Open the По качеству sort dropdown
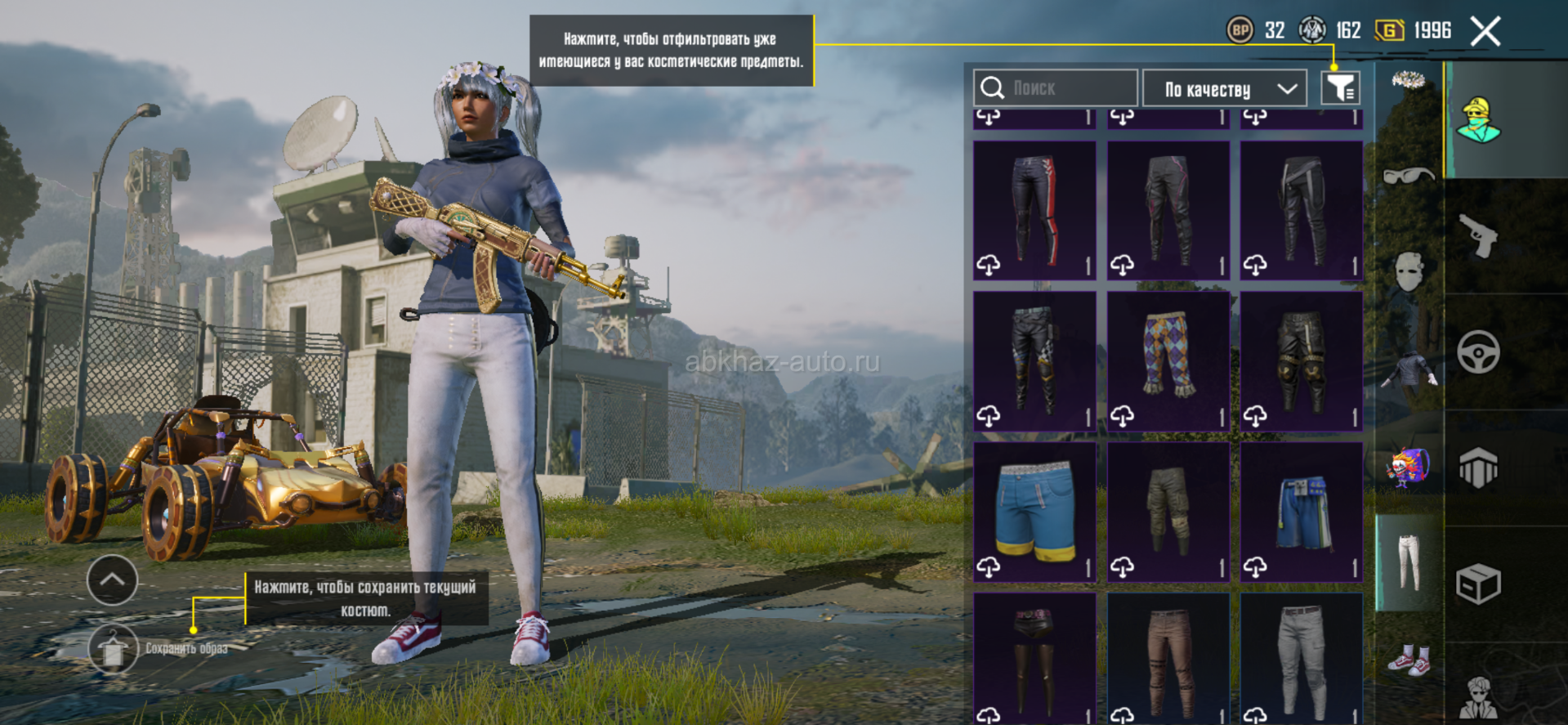 1224,88
